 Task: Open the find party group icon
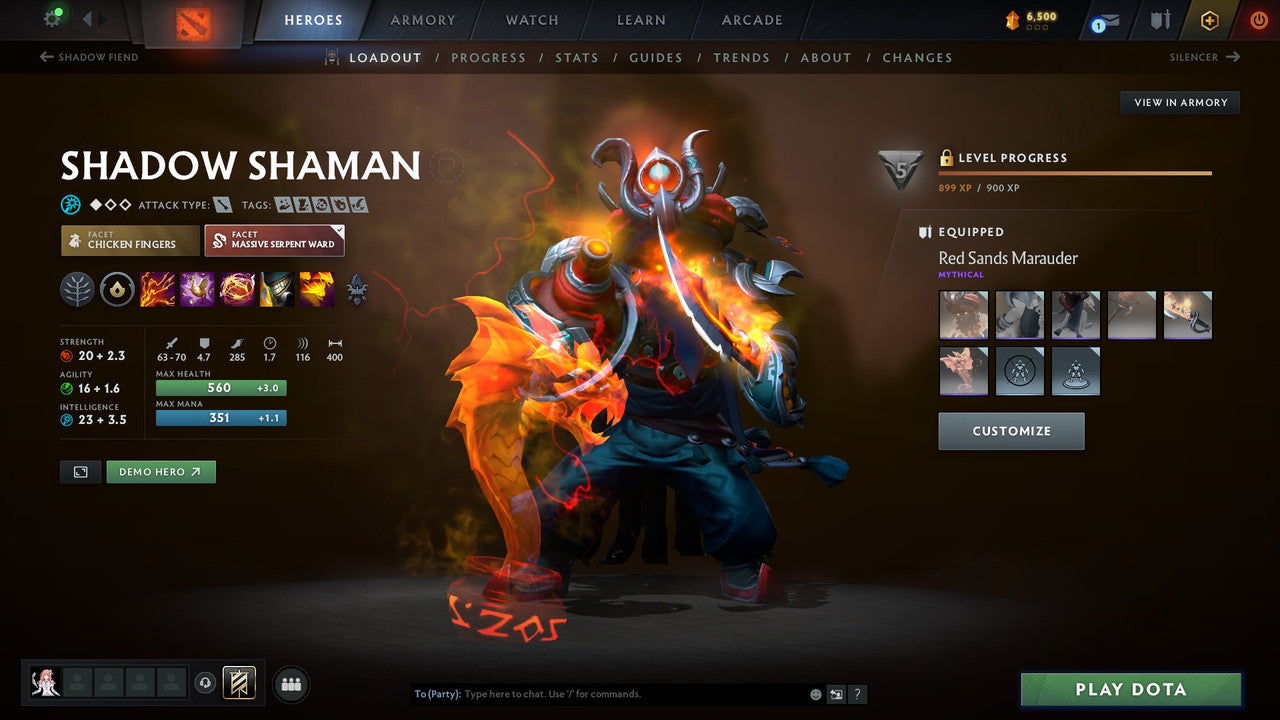[290, 683]
